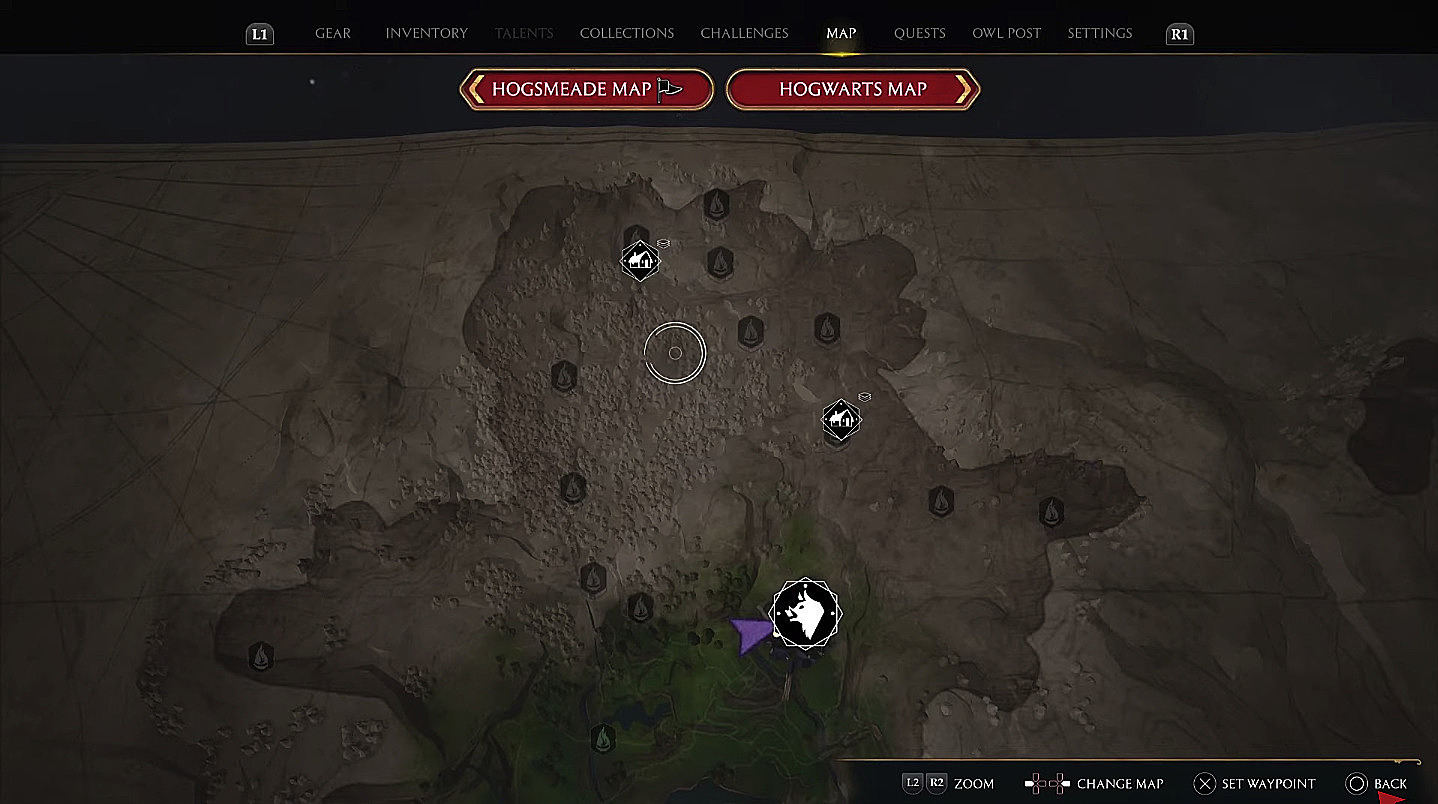Switch to the QUESTS tab
The width and height of the screenshot is (1438, 804).
919,33
